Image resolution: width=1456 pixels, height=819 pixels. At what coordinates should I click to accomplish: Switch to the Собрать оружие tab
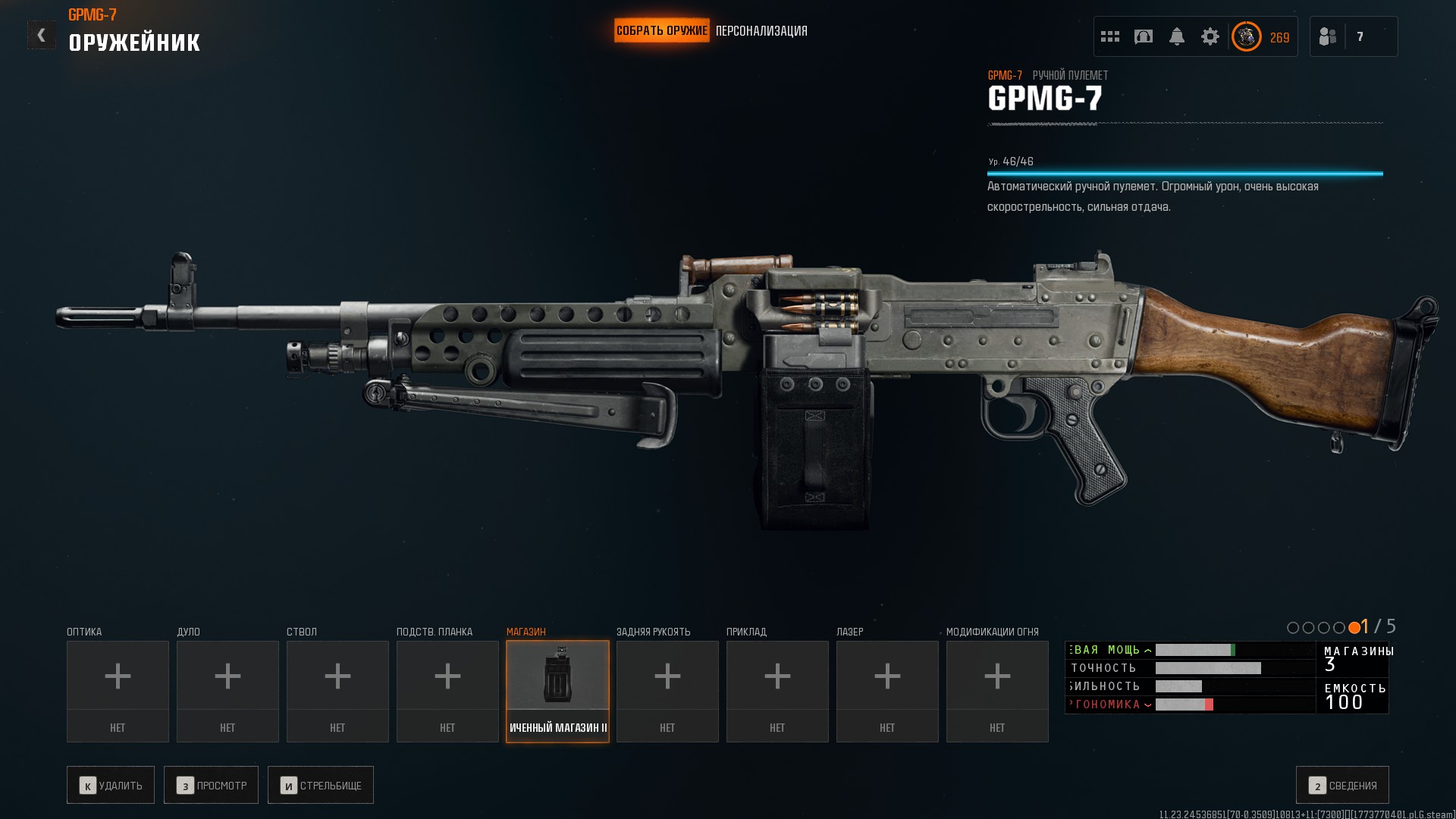(x=661, y=31)
